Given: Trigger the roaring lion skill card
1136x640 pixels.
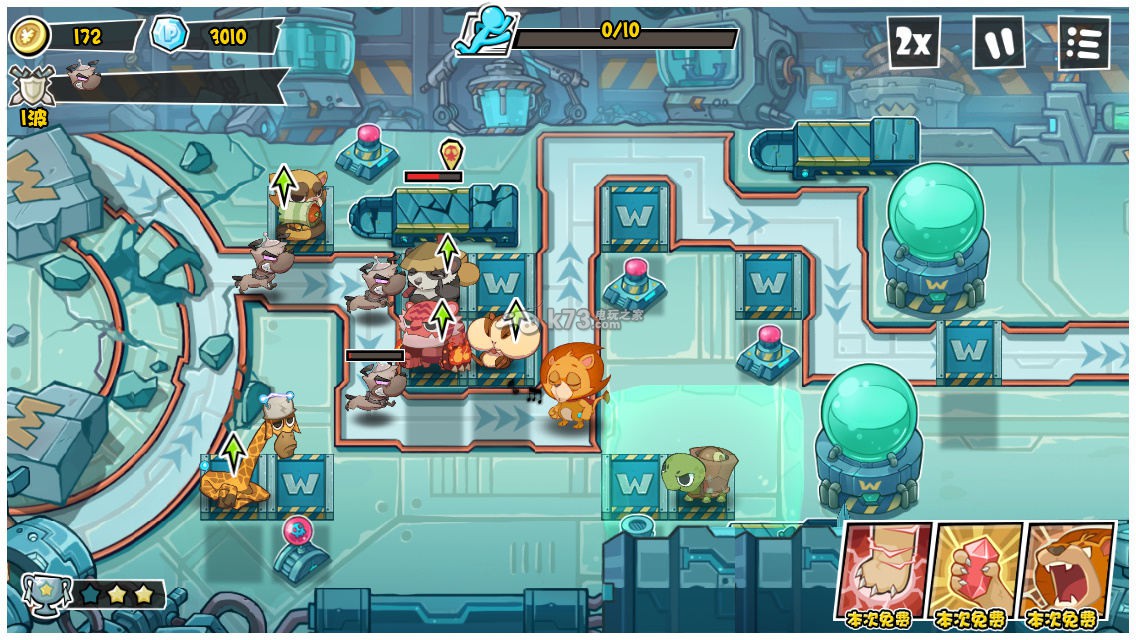Looking at the screenshot, I should [x=1067, y=568].
